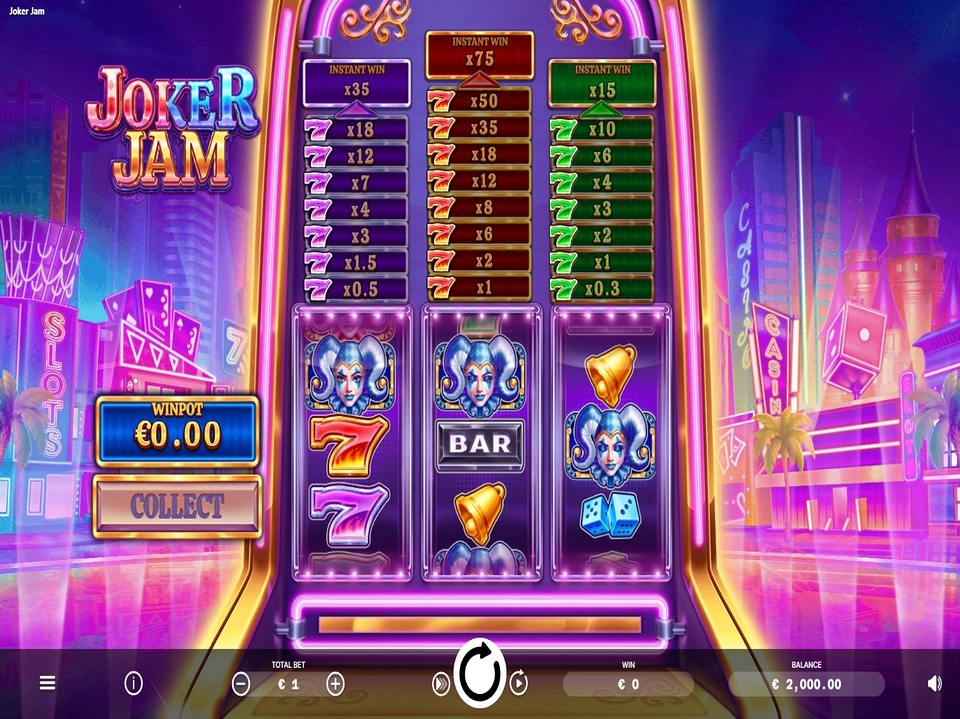
Task: Open the hamburger menu
Action: [x=47, y=683]
